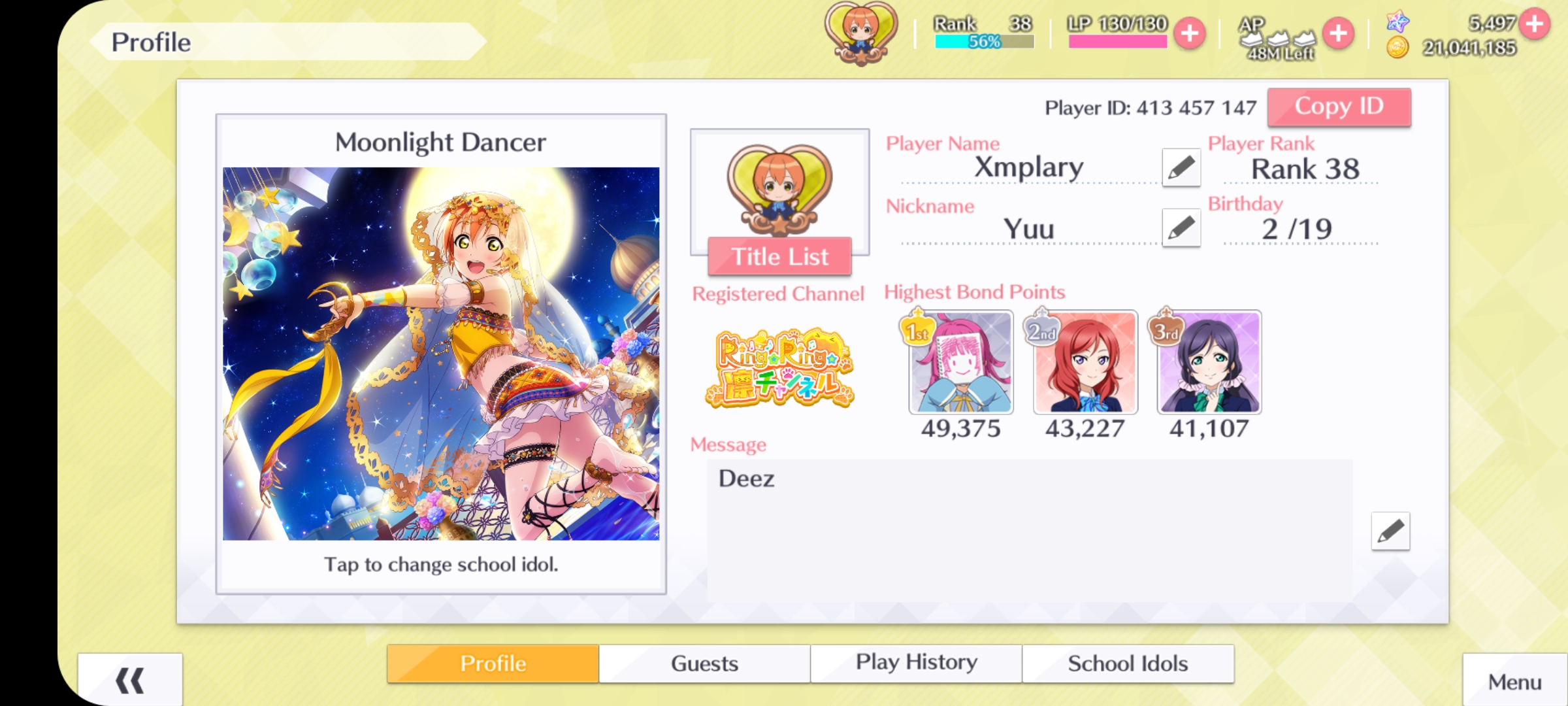The image size is (1568, 706).
Task: Select the 2nd place red-haired idol portrait
Action: 1085,362
